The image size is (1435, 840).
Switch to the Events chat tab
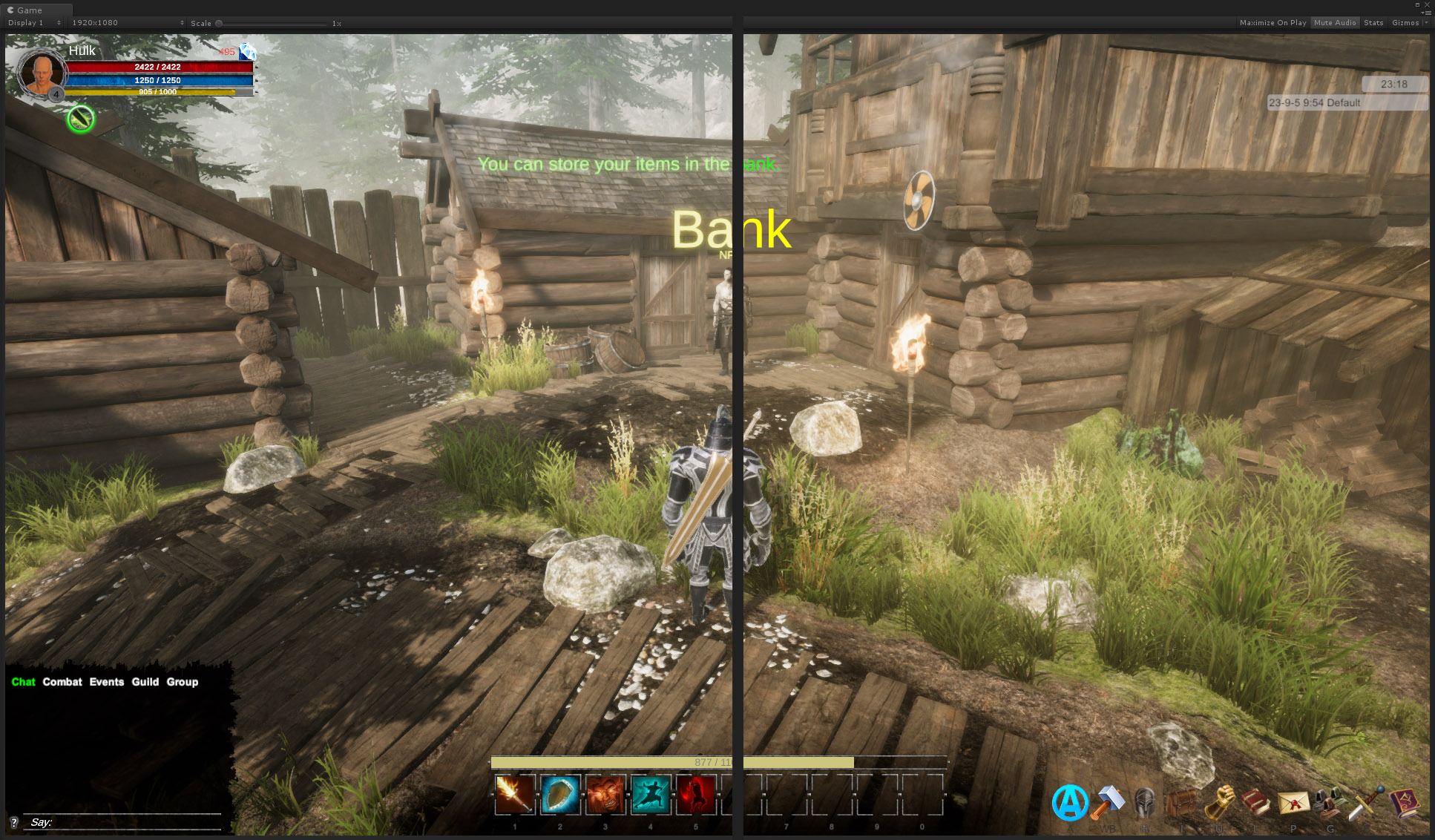point(107,682)
